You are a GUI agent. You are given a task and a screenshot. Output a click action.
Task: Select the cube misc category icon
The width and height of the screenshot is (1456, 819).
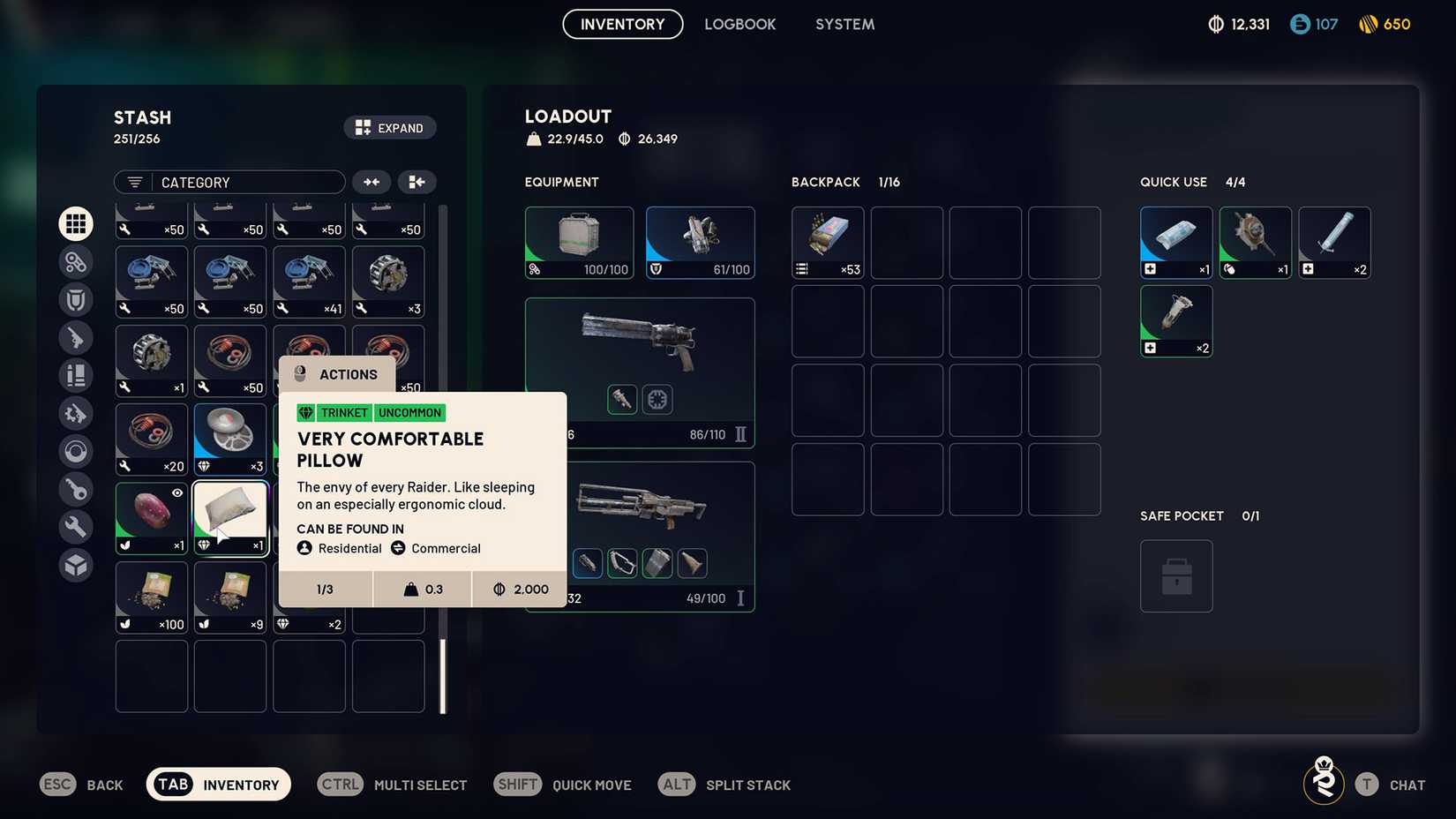point(76,566)
